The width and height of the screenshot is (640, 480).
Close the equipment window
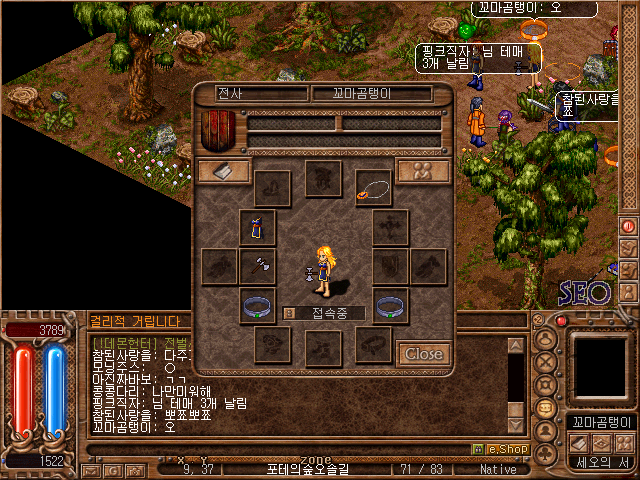(423, 353)
